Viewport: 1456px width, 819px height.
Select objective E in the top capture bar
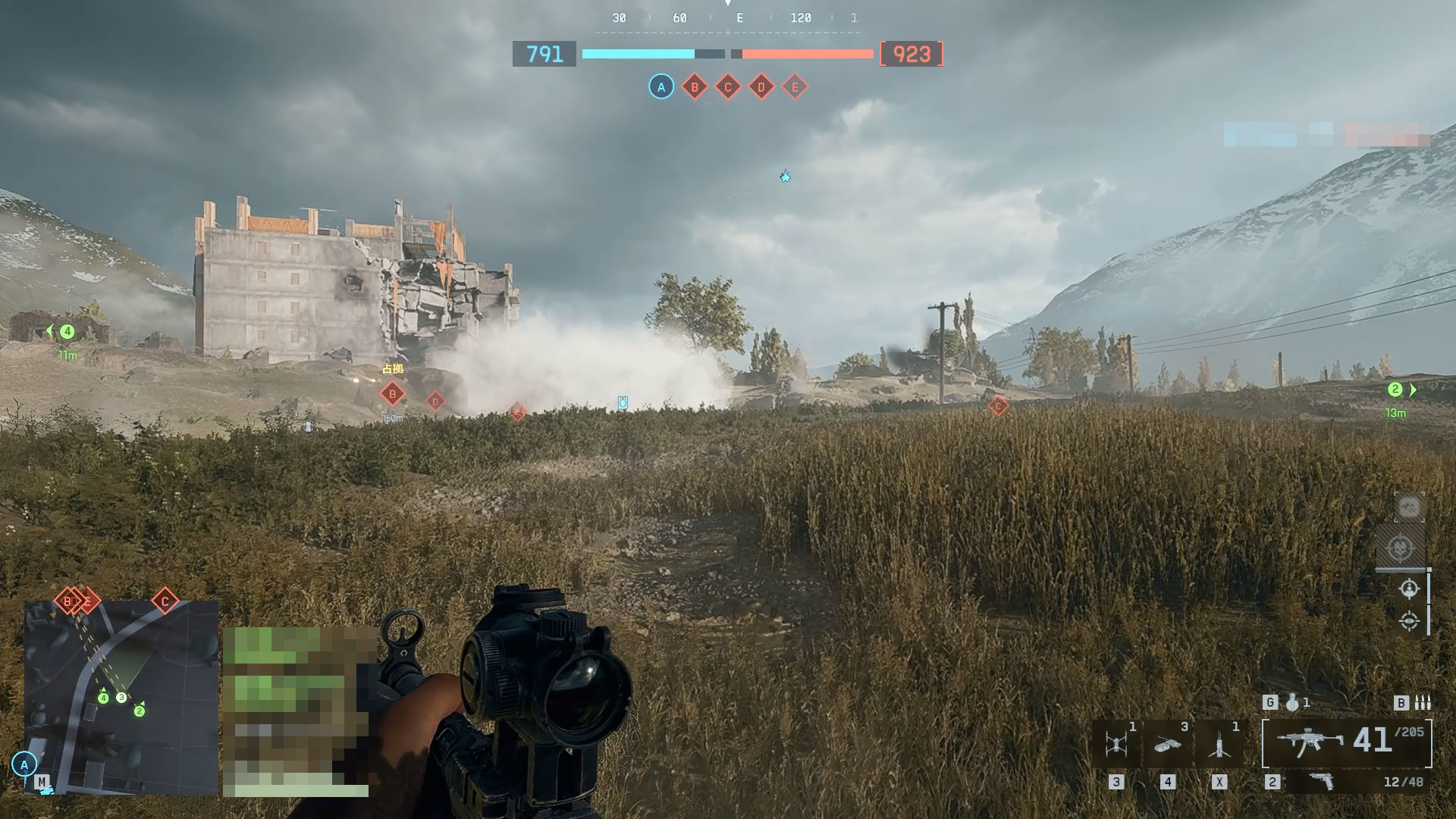point(795,87)
